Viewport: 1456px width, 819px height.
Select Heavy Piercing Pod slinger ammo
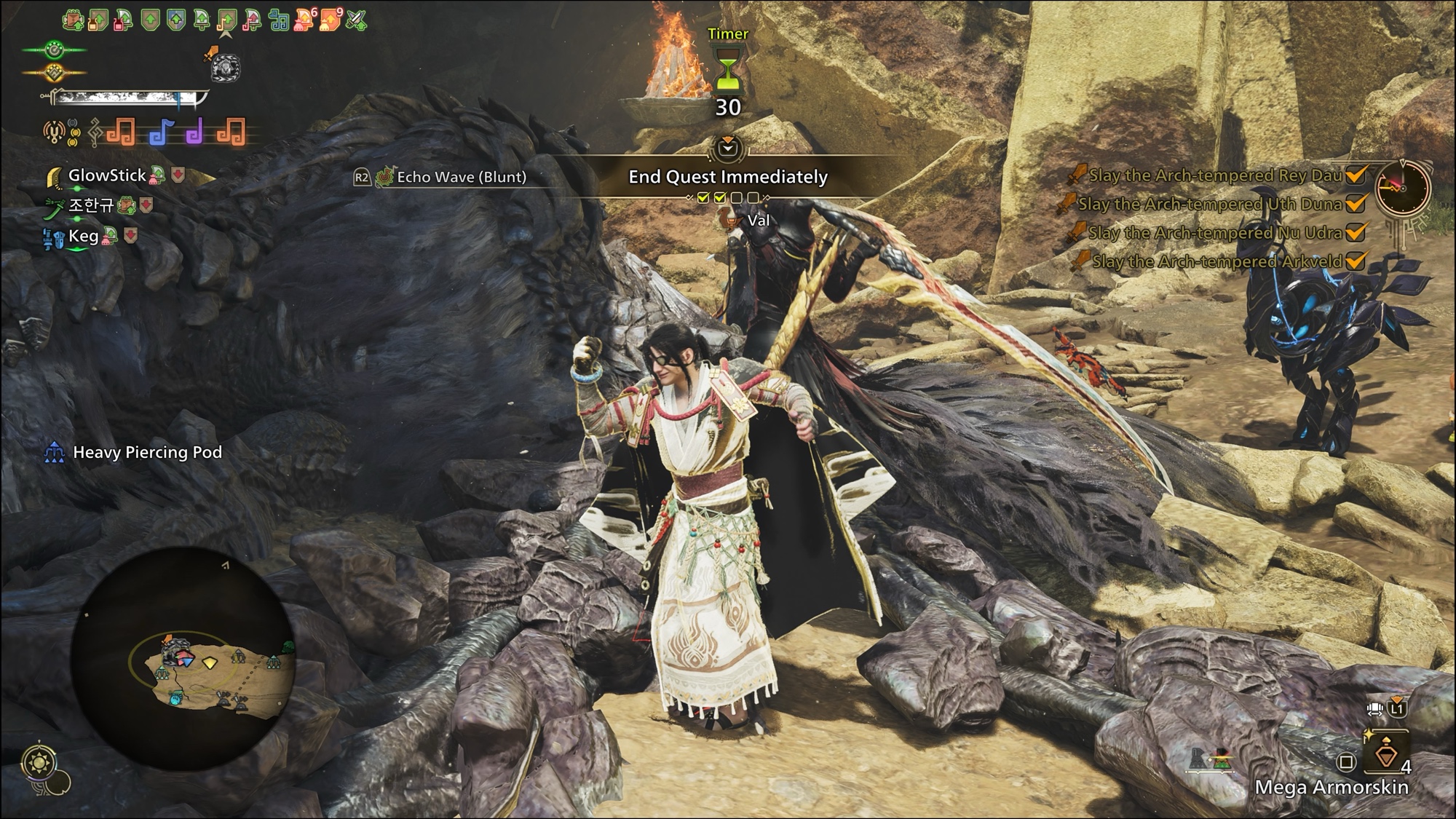pyautogui.click(x=147, y=452)
